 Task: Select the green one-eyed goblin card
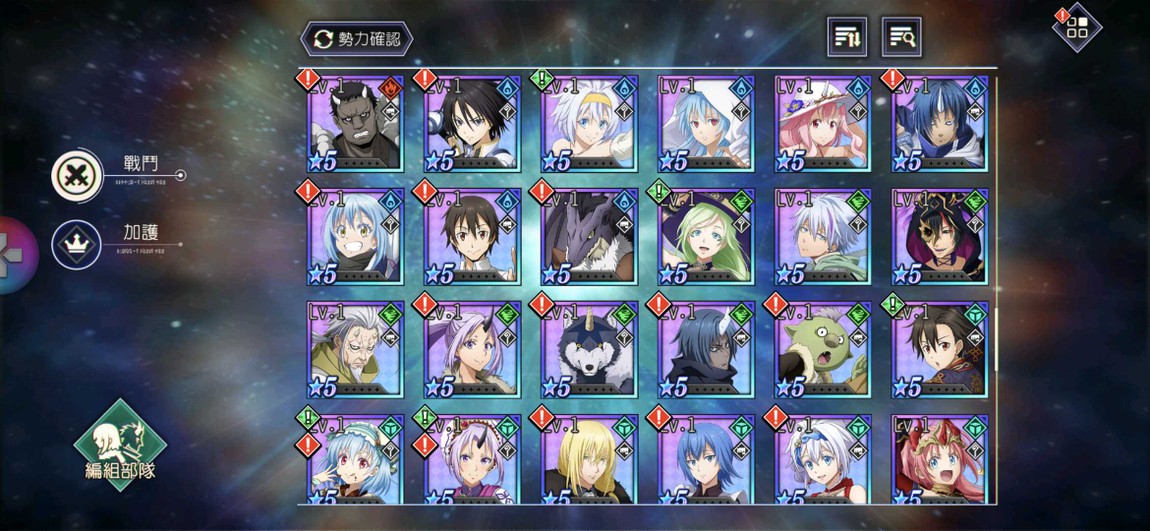point(823,351)
